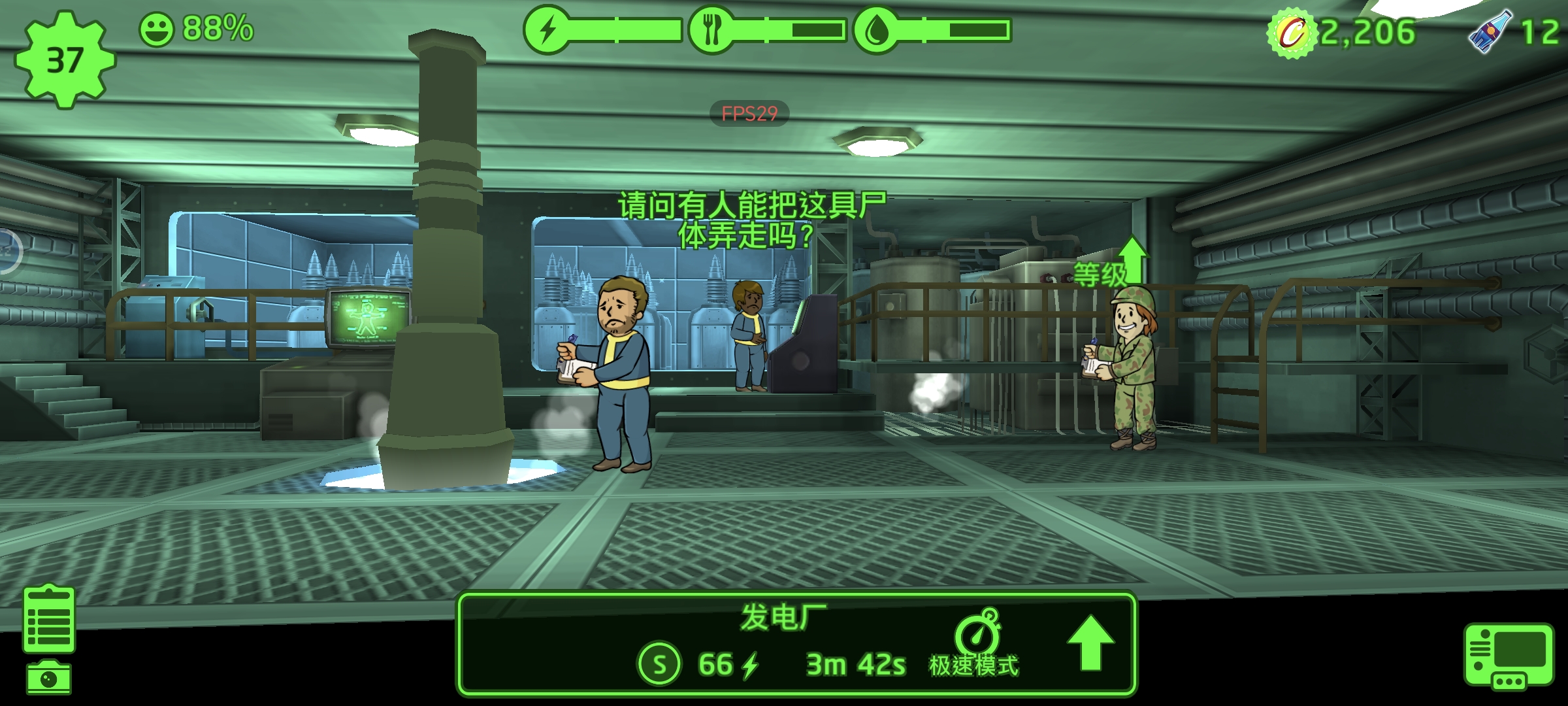Upgrade the power plant with the arrow
The height and width of the screenshot is (706, 1568).
click(x=1090, y=643)
